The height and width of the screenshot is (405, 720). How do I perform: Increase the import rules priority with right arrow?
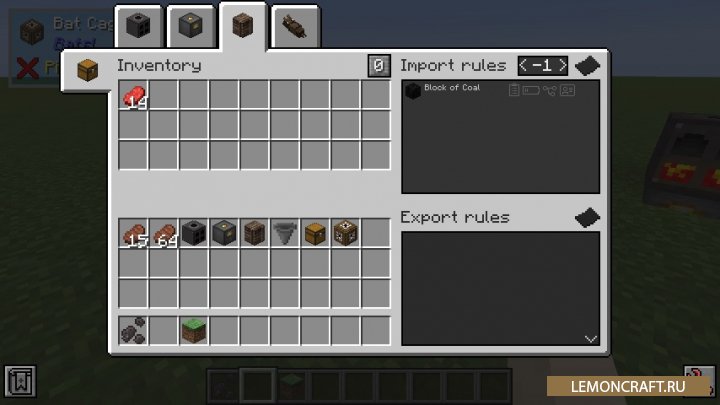pos(562,66)
